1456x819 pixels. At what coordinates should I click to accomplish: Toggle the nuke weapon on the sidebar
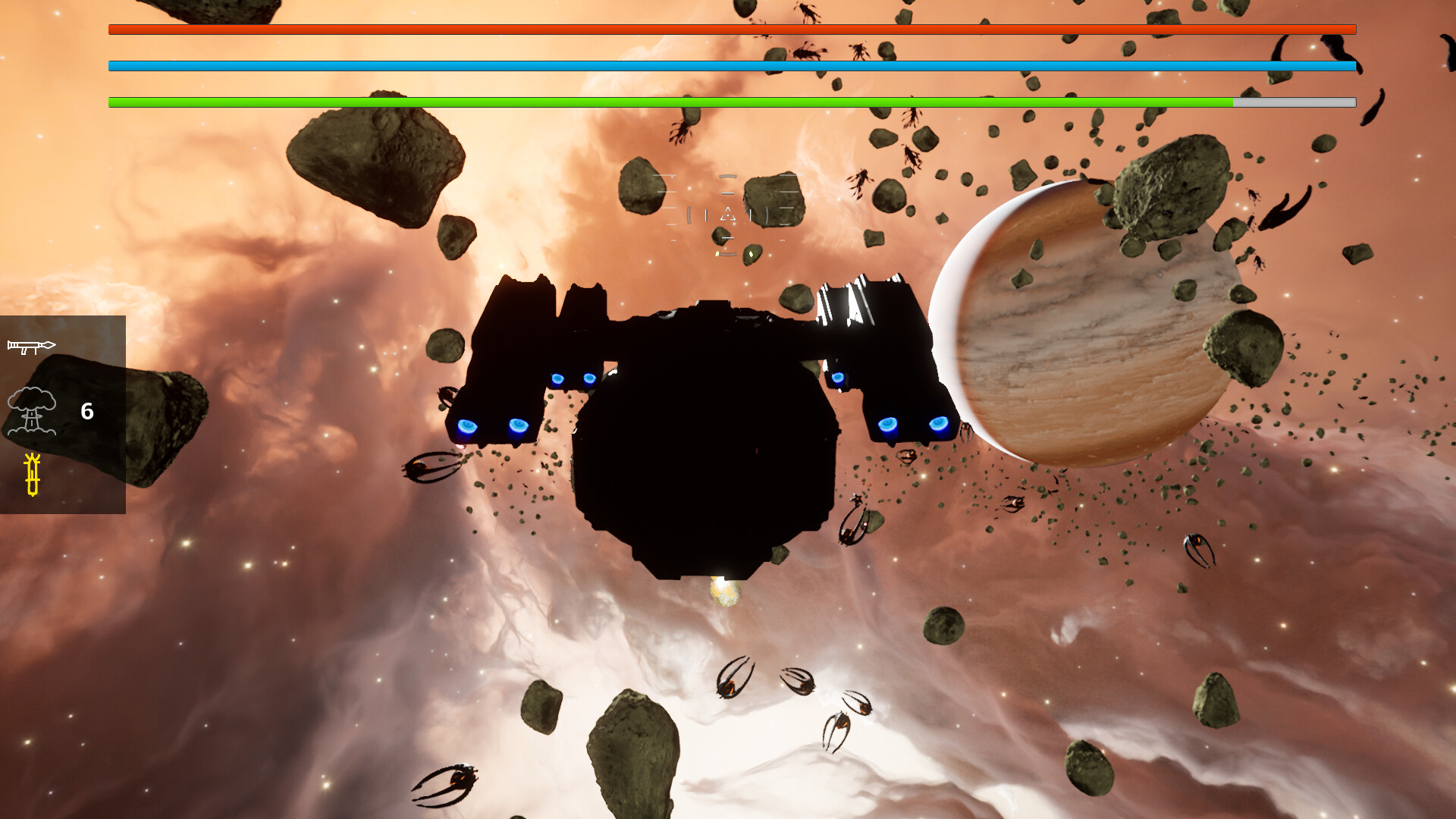[32, 412]
